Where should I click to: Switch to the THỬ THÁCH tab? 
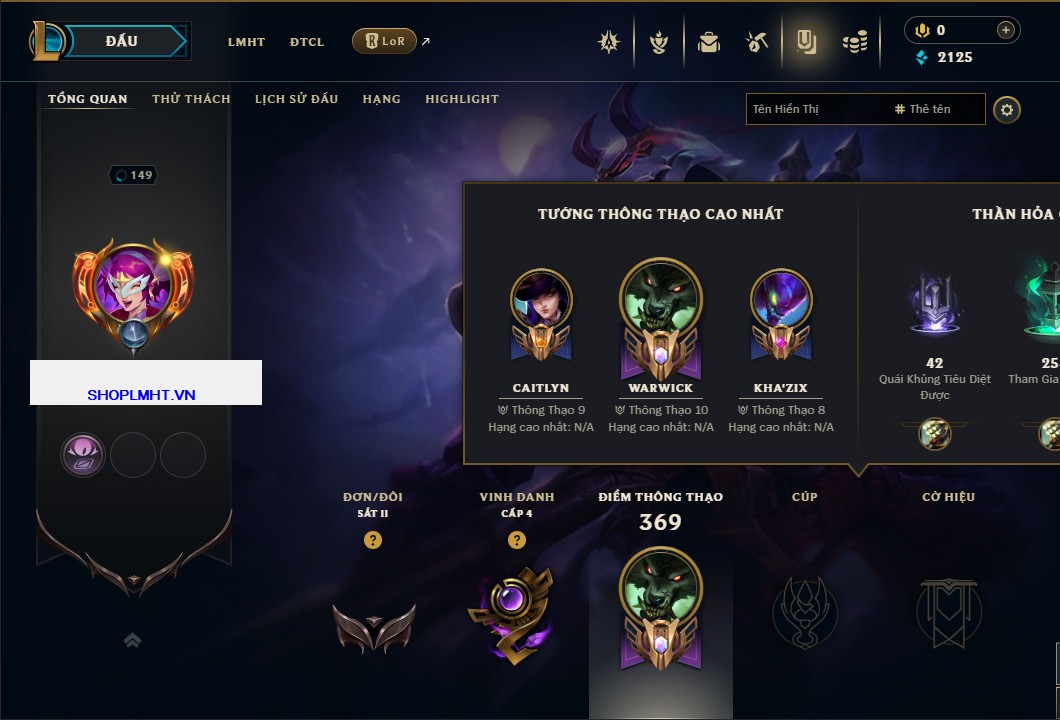tap(191, 99)
